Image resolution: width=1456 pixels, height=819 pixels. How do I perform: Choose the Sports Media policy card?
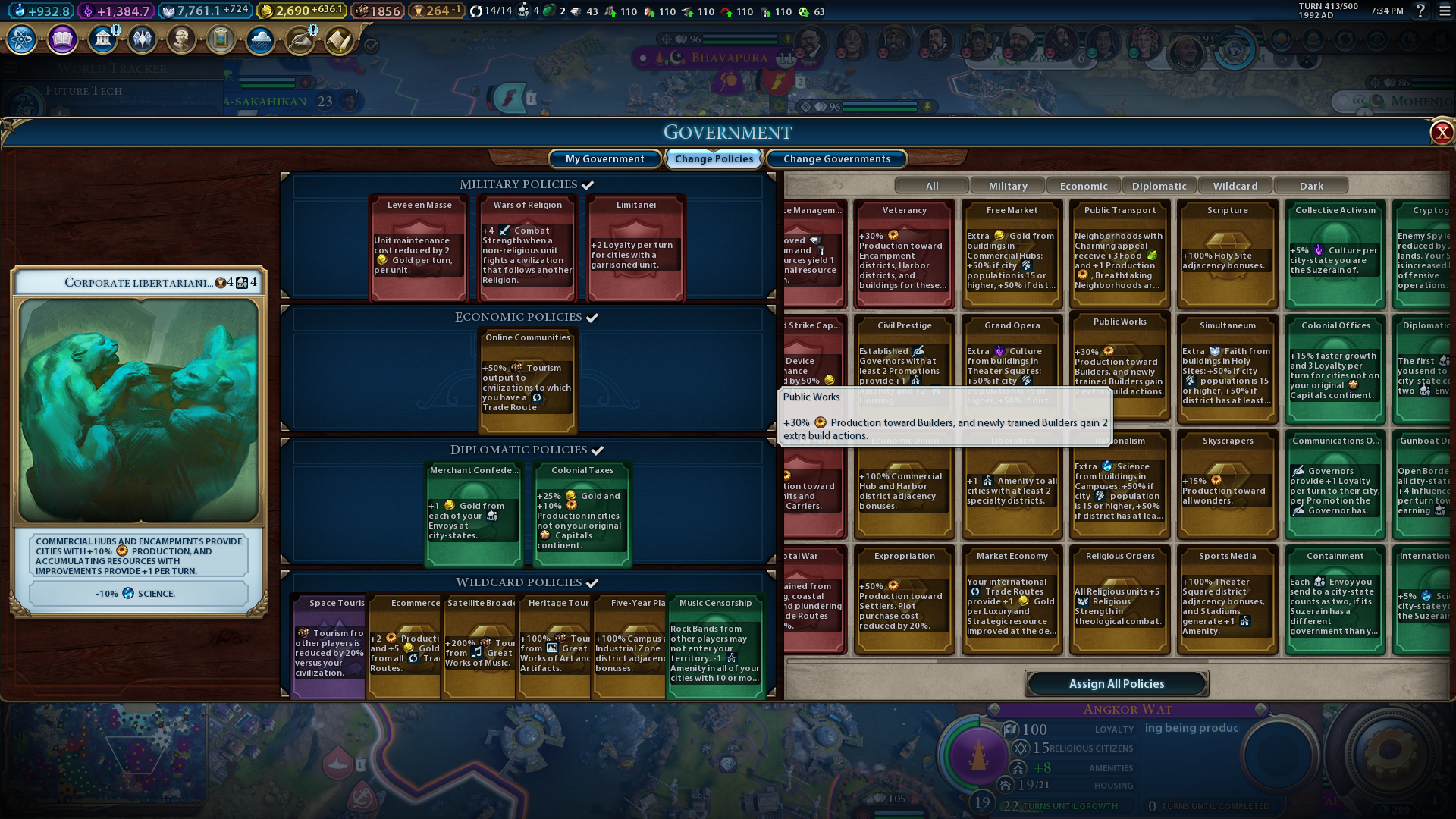point(1228,599)
